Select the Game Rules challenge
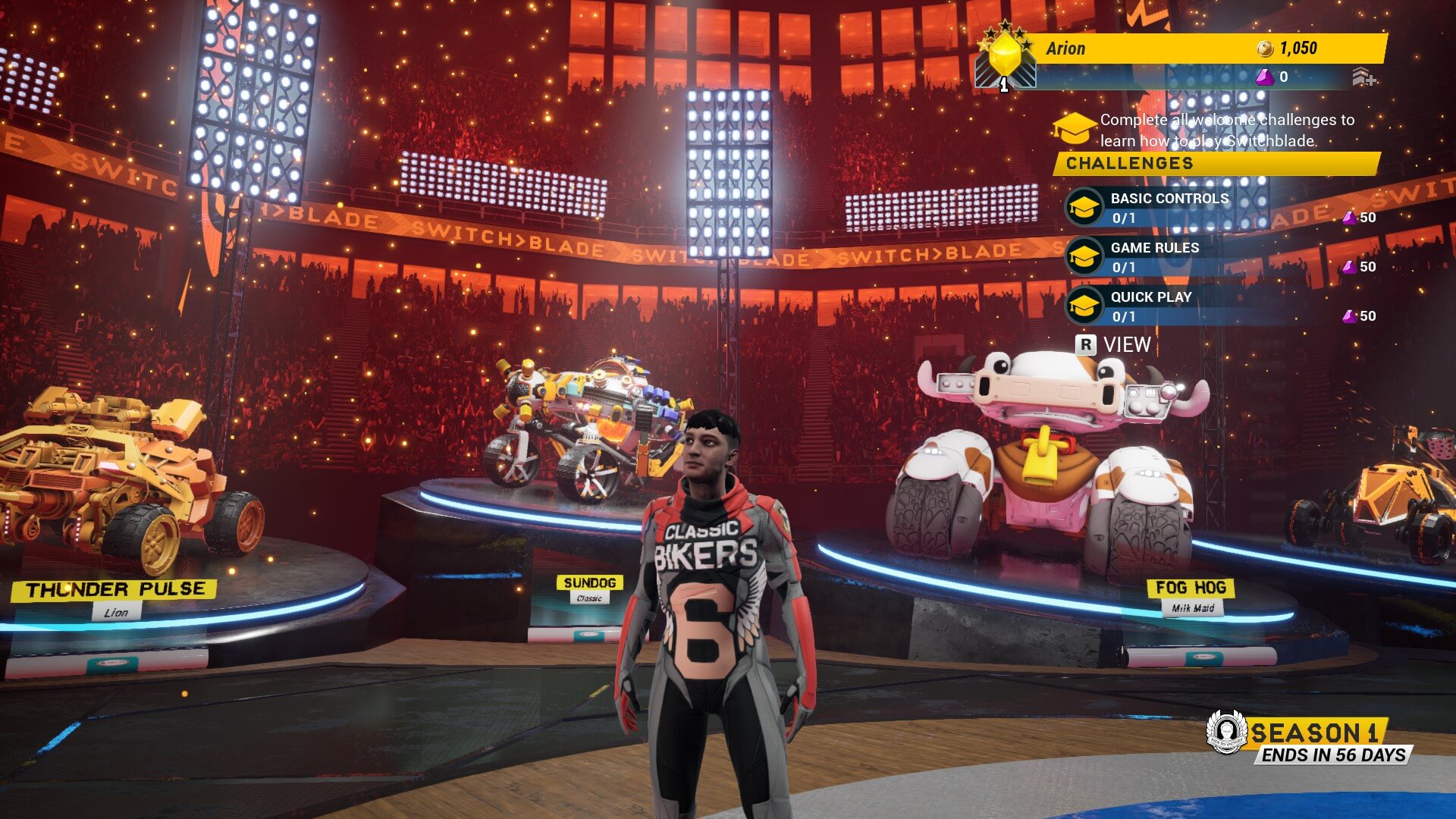Screen dimensions: 1456x819 point(1154,256)
